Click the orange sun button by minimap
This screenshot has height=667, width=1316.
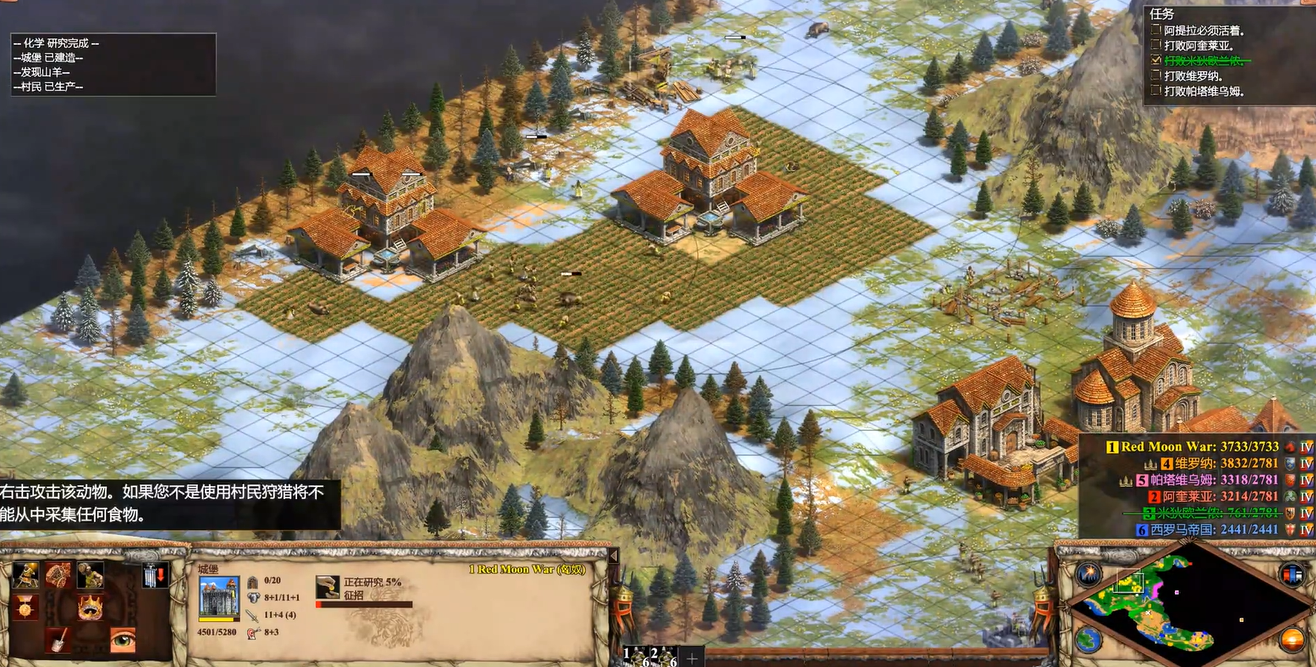coord(1292,640)
